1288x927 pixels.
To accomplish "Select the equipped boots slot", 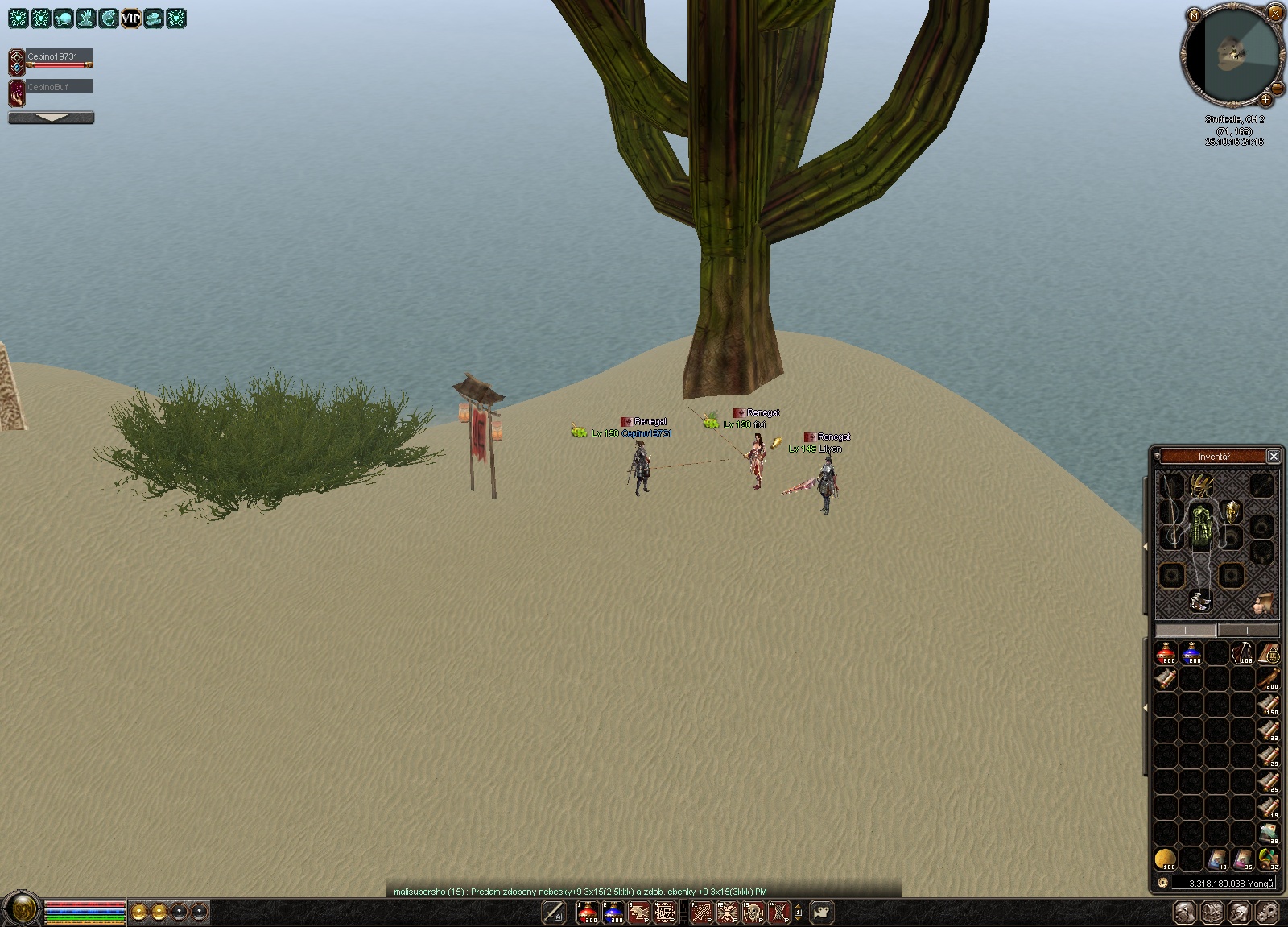I will tap(1200, 600).
